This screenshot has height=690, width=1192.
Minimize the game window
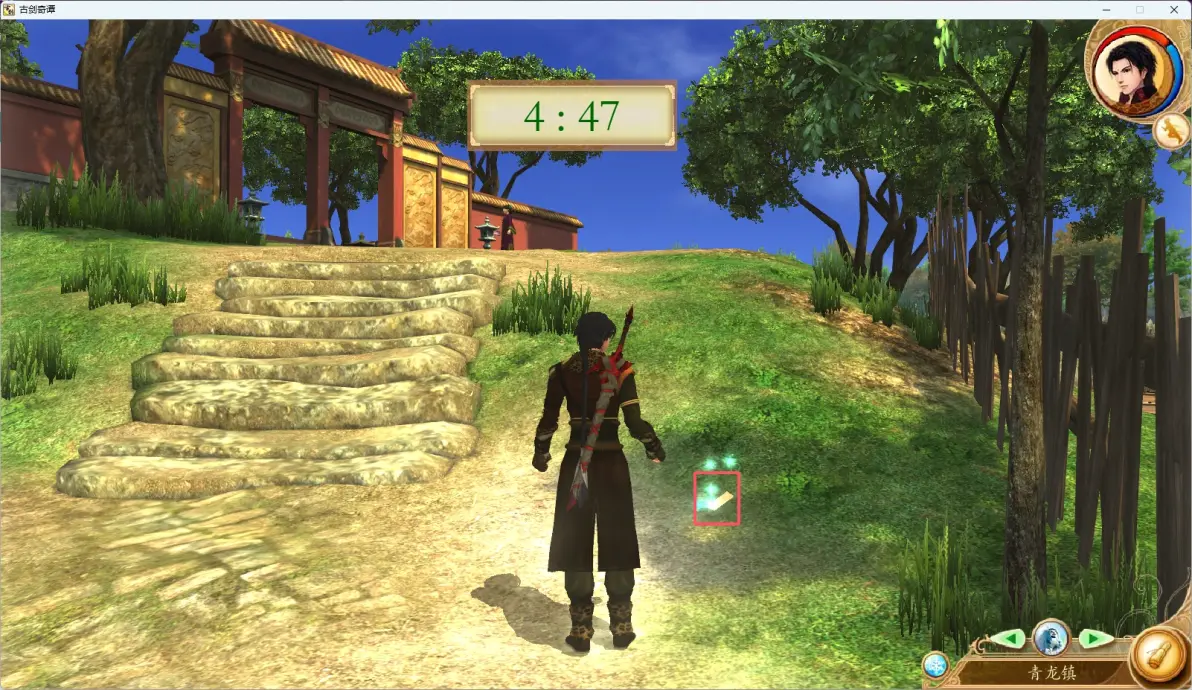[x=1106, y=9]
